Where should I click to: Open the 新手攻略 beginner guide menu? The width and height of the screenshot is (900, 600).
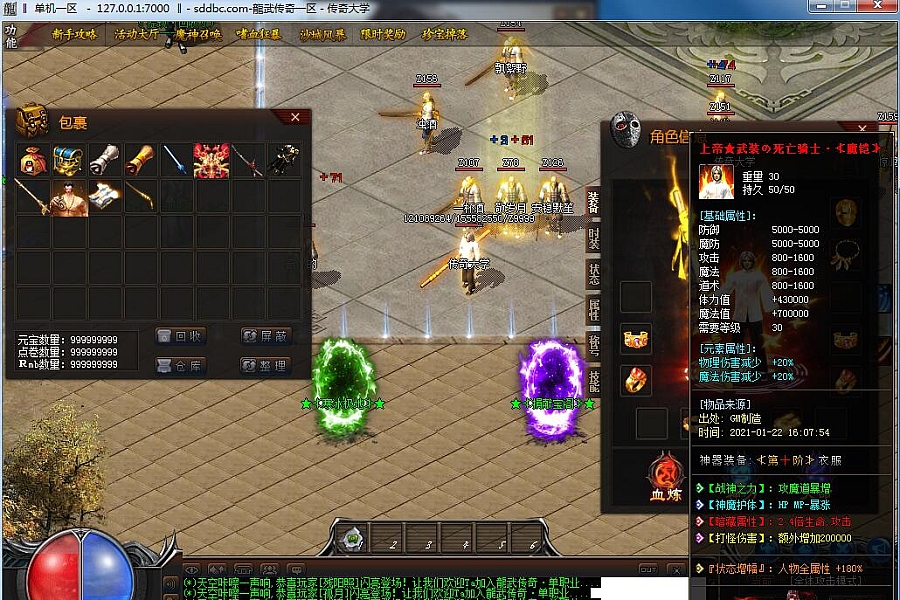(75, 34)
